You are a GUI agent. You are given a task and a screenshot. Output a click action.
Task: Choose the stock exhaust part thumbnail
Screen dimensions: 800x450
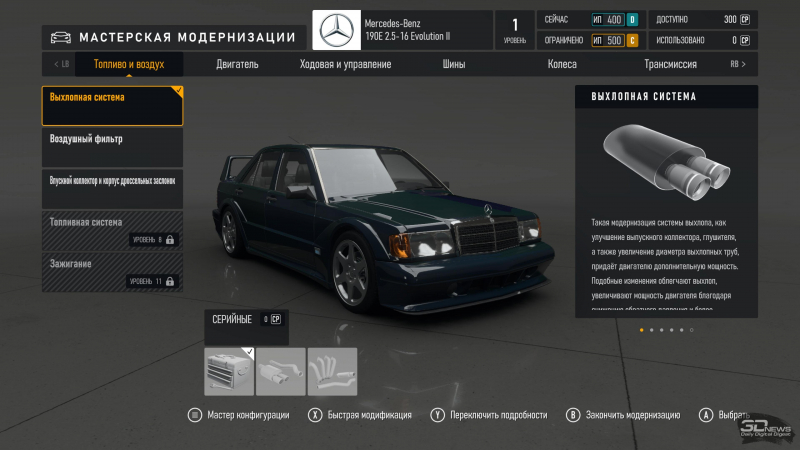coord(229,371)
